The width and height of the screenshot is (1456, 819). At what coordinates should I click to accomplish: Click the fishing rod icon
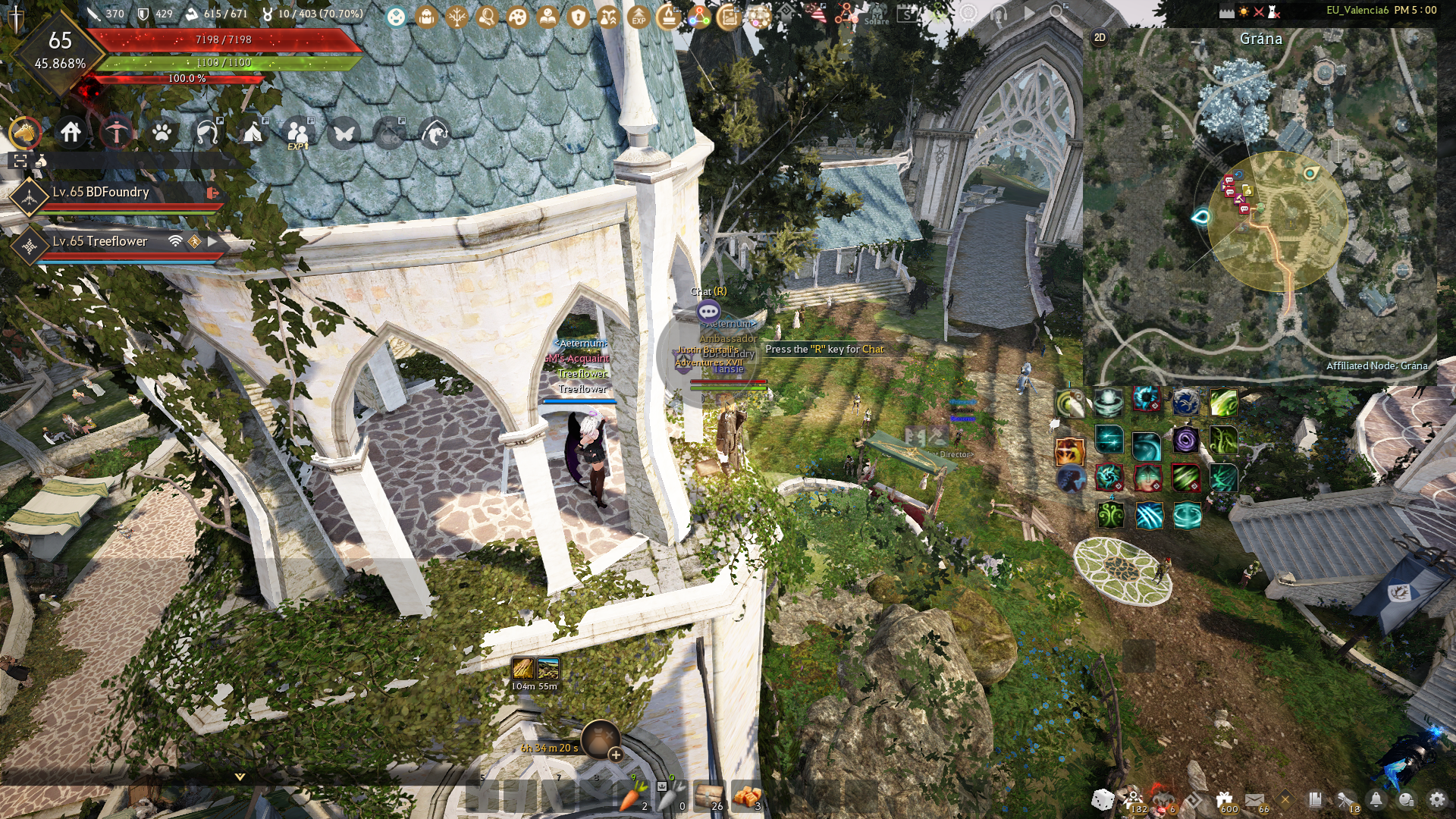tap(116, 133)
